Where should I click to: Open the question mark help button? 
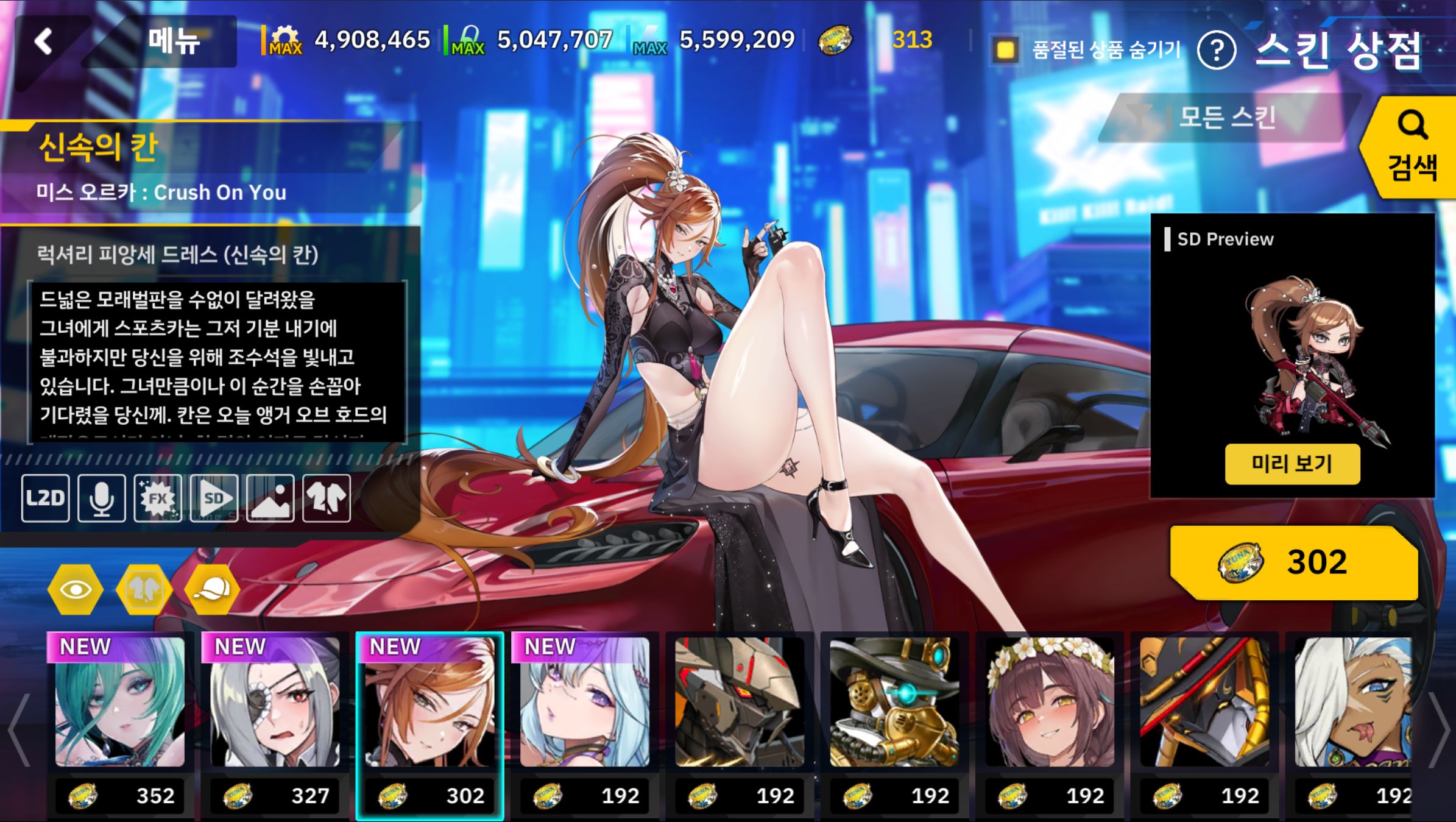[1216, 51]
